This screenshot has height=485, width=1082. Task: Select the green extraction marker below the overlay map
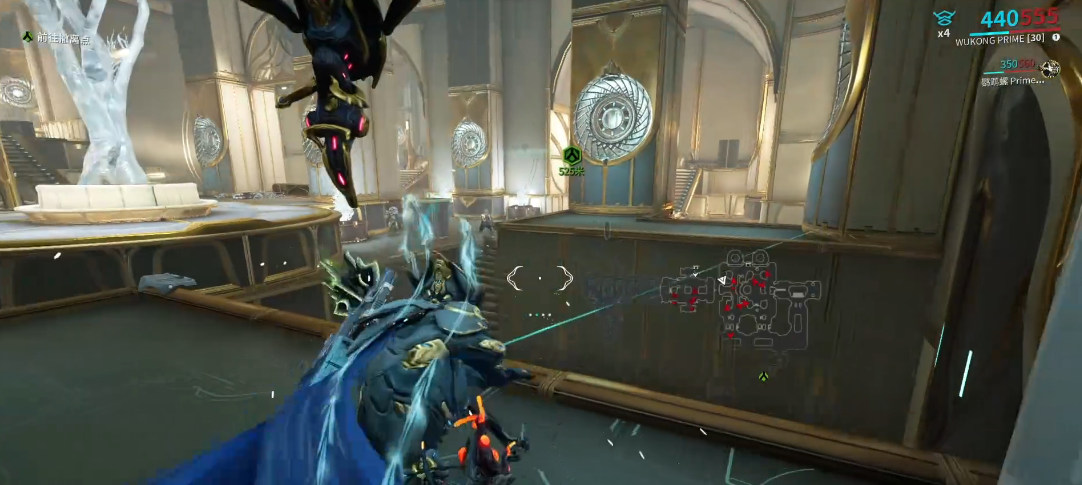[x=764, y=377]
